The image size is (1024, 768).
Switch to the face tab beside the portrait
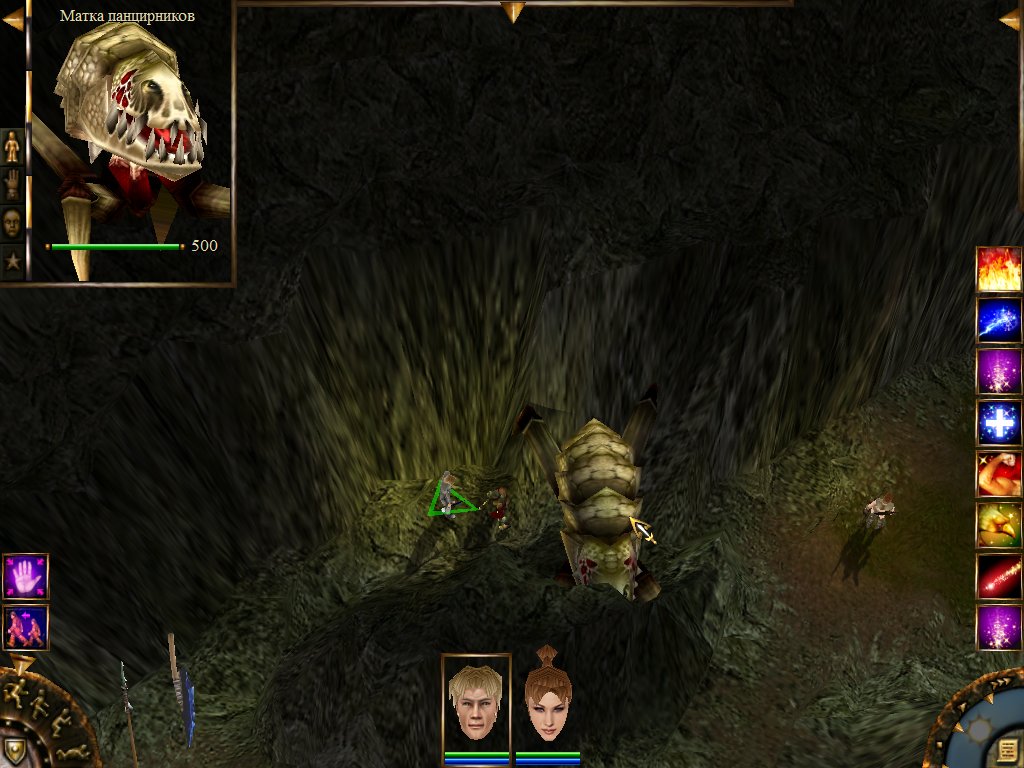coord(12,222)
